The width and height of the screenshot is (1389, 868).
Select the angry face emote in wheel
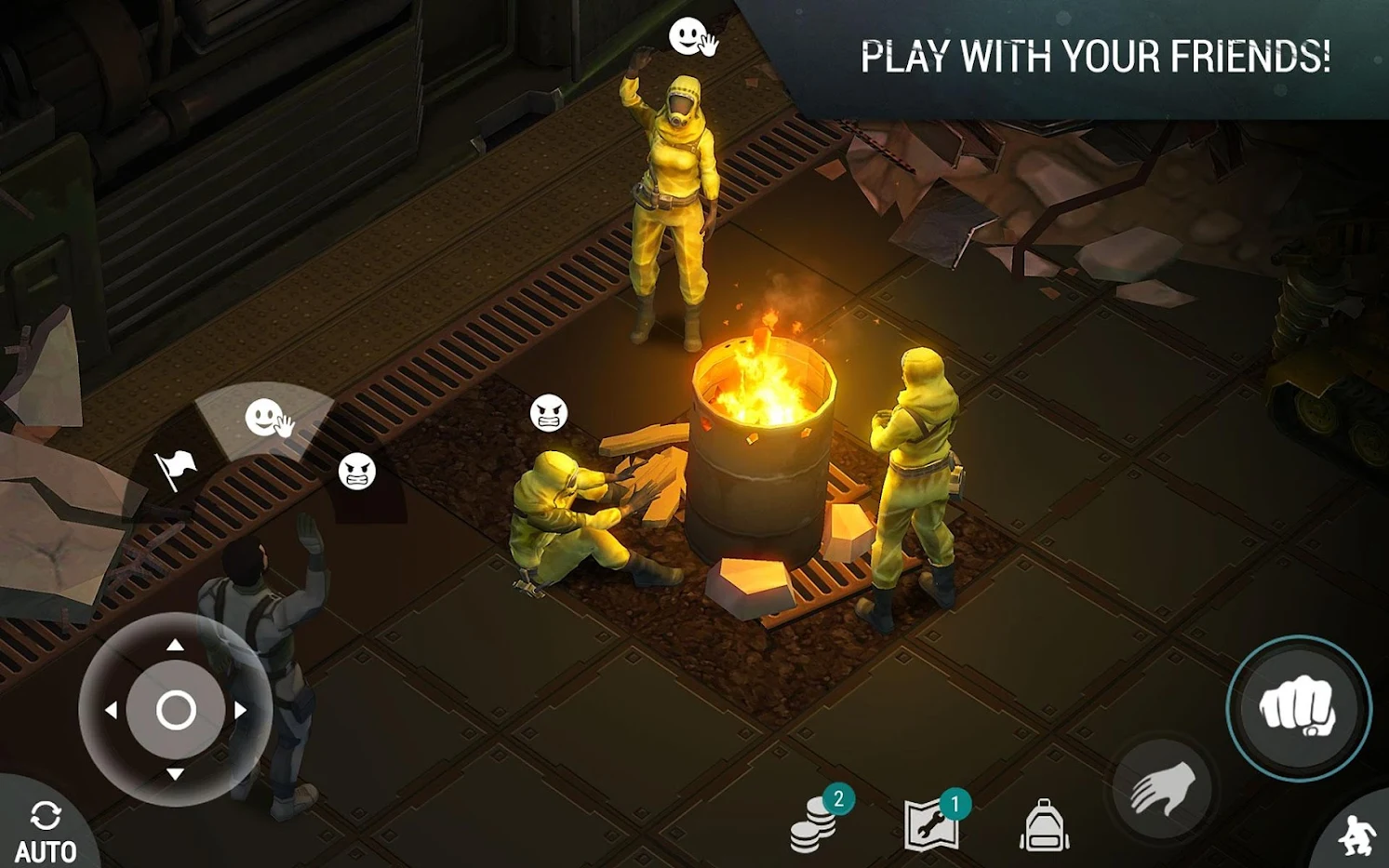(x=357, y=472)
